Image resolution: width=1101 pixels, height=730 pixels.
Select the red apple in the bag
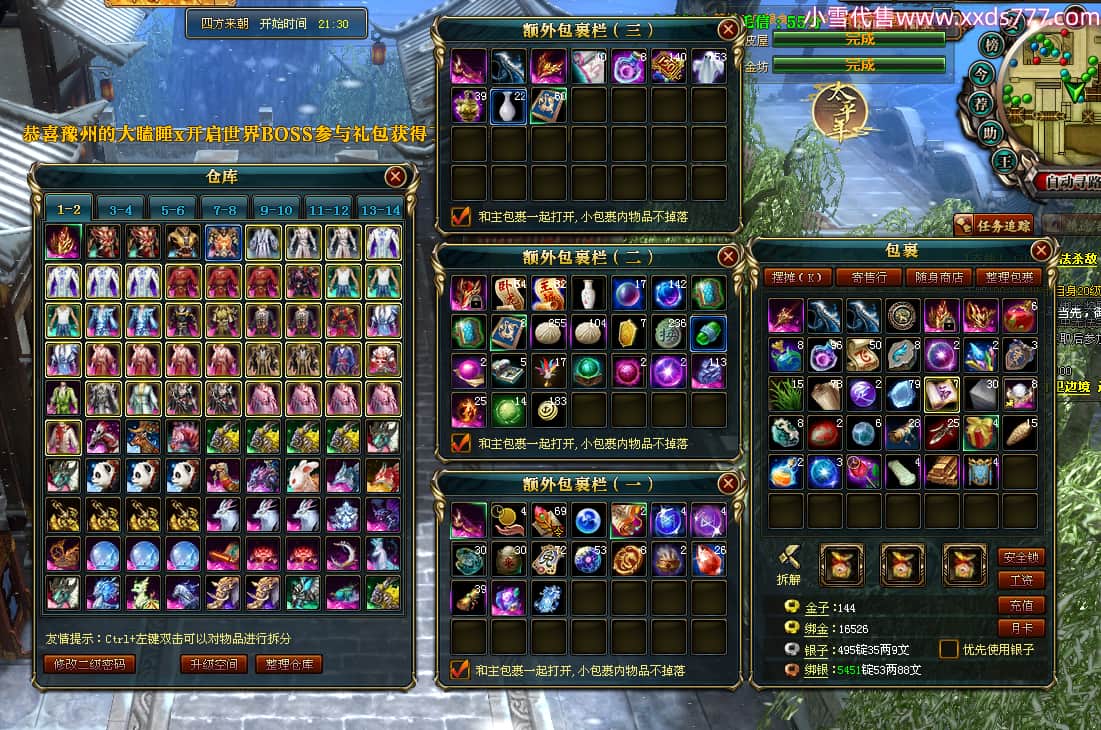click(1020, 316)
